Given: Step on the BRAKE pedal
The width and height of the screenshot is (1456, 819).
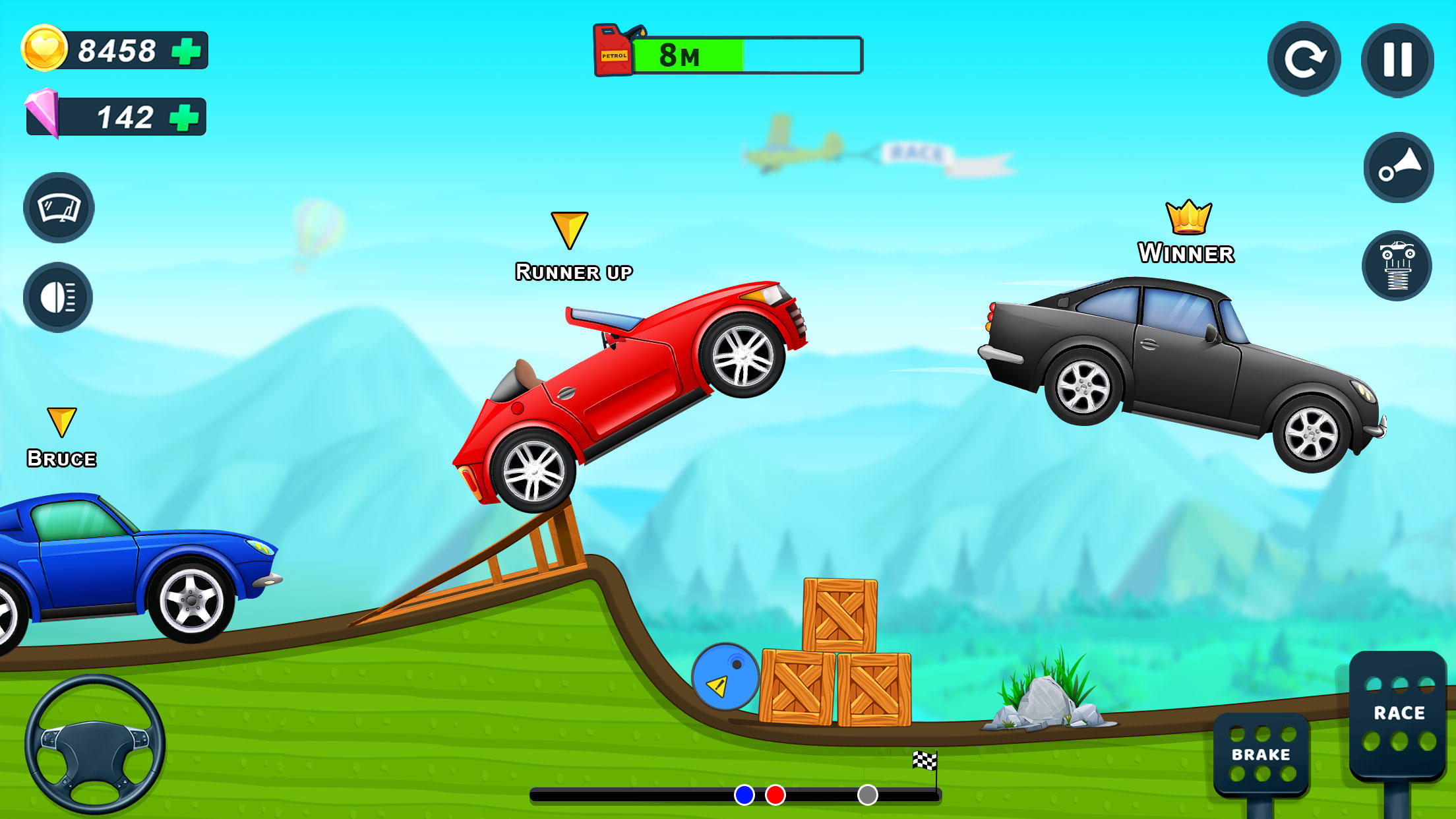Looking at the screenshot, I should (1261, 754).
